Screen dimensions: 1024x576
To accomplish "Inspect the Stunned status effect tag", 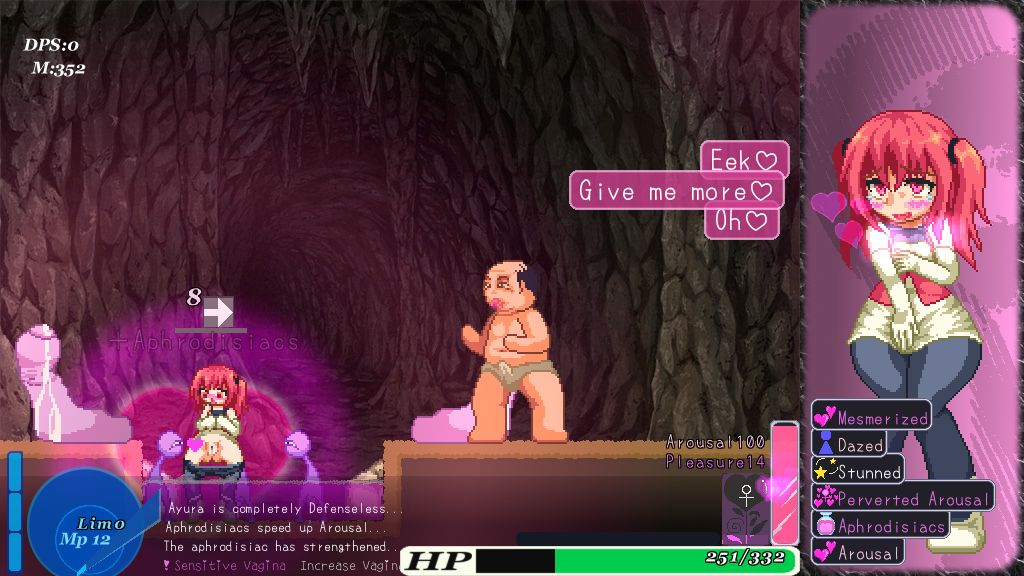I will pos(858,471).
